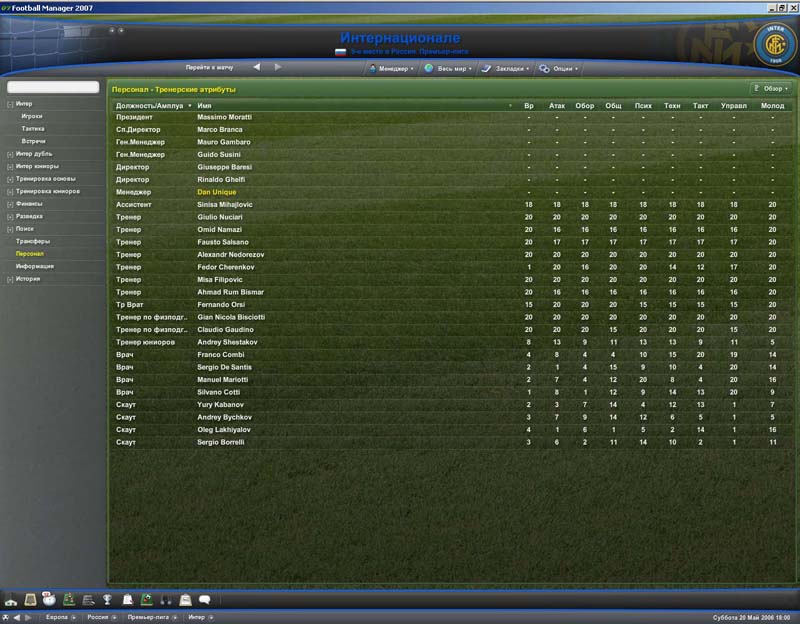Expand the 'История' sidebar section
The width and height of the screenshot is (800, 624).
[27, 279]
